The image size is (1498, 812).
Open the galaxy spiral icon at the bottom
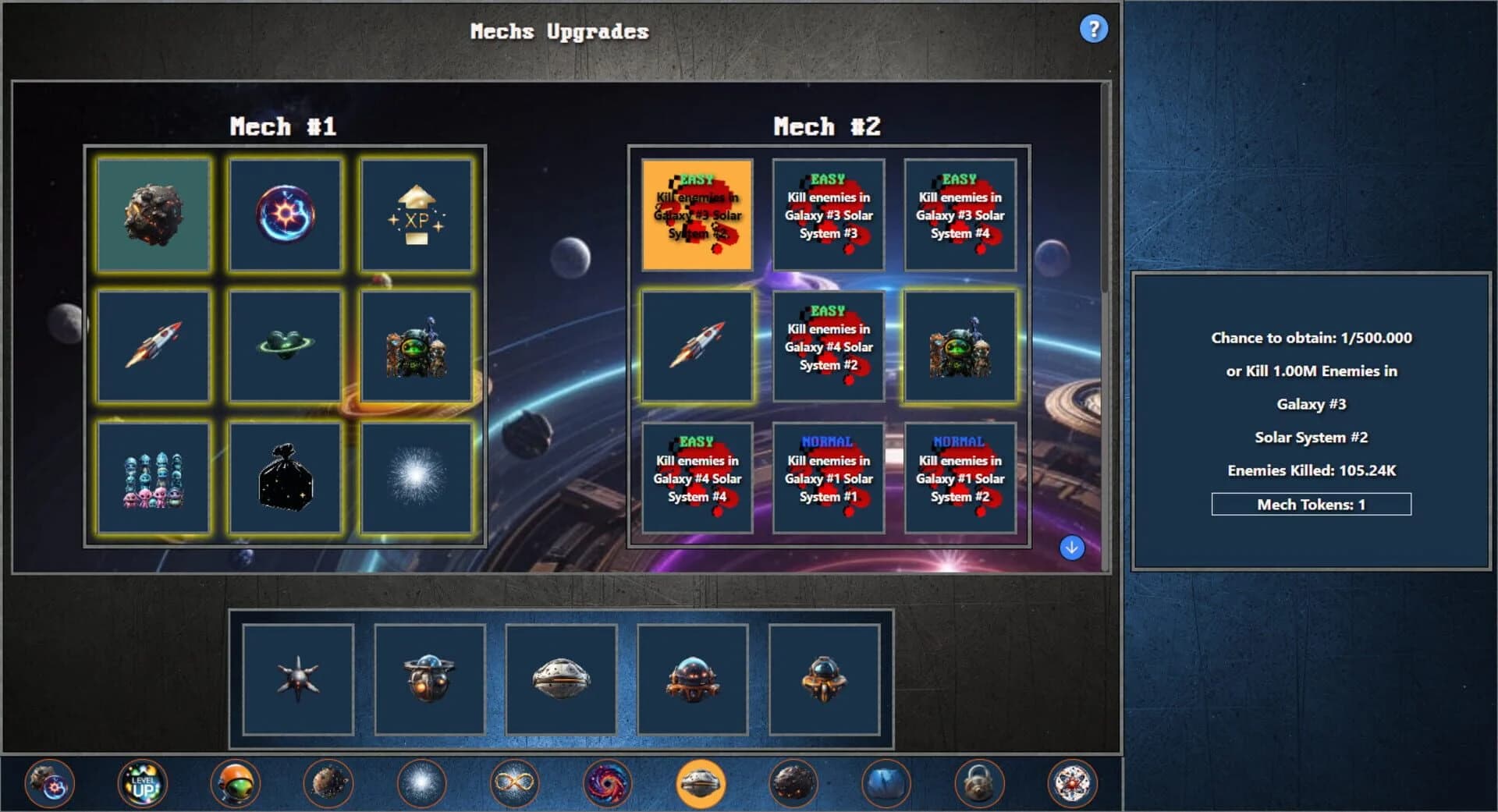pos(609,784)
